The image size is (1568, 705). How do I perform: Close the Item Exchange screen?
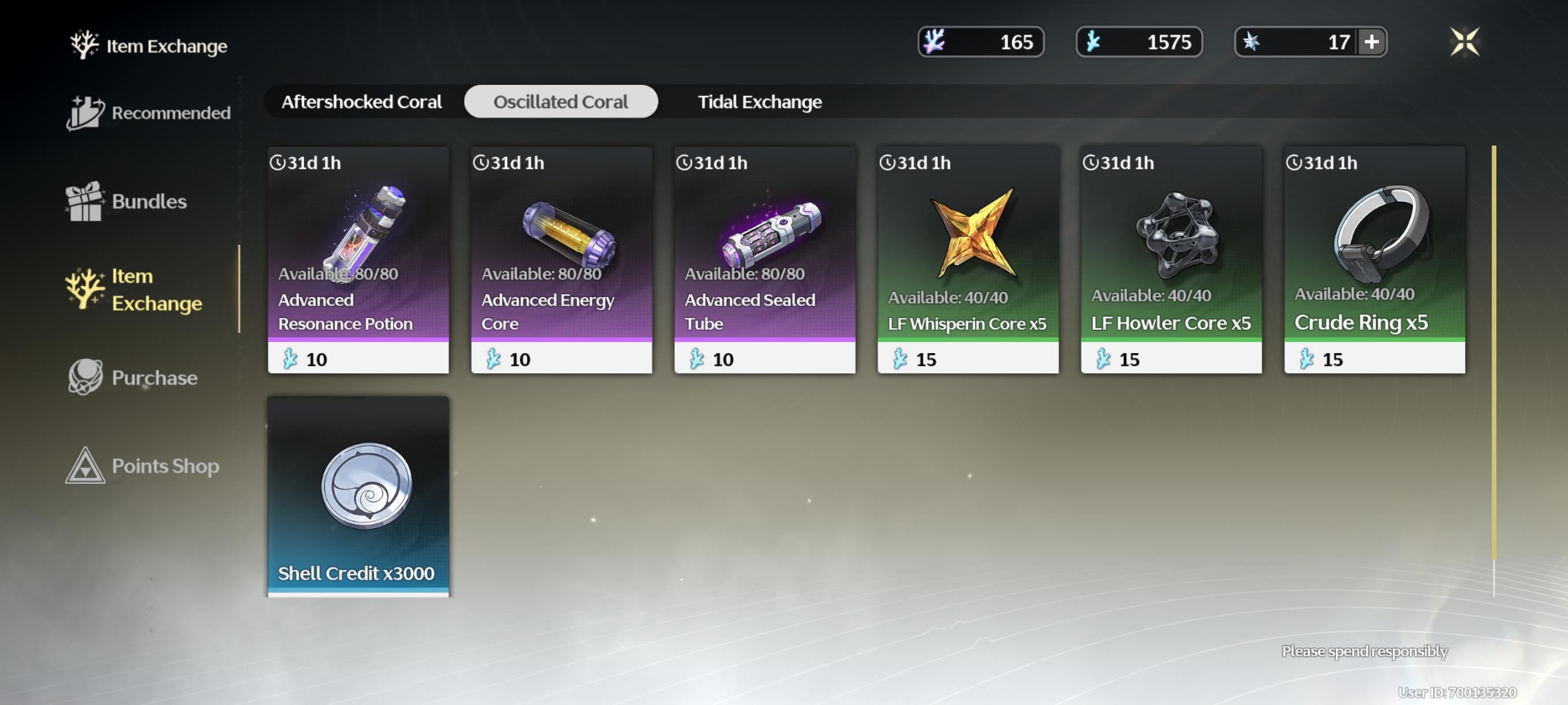tap(1465, 42)
